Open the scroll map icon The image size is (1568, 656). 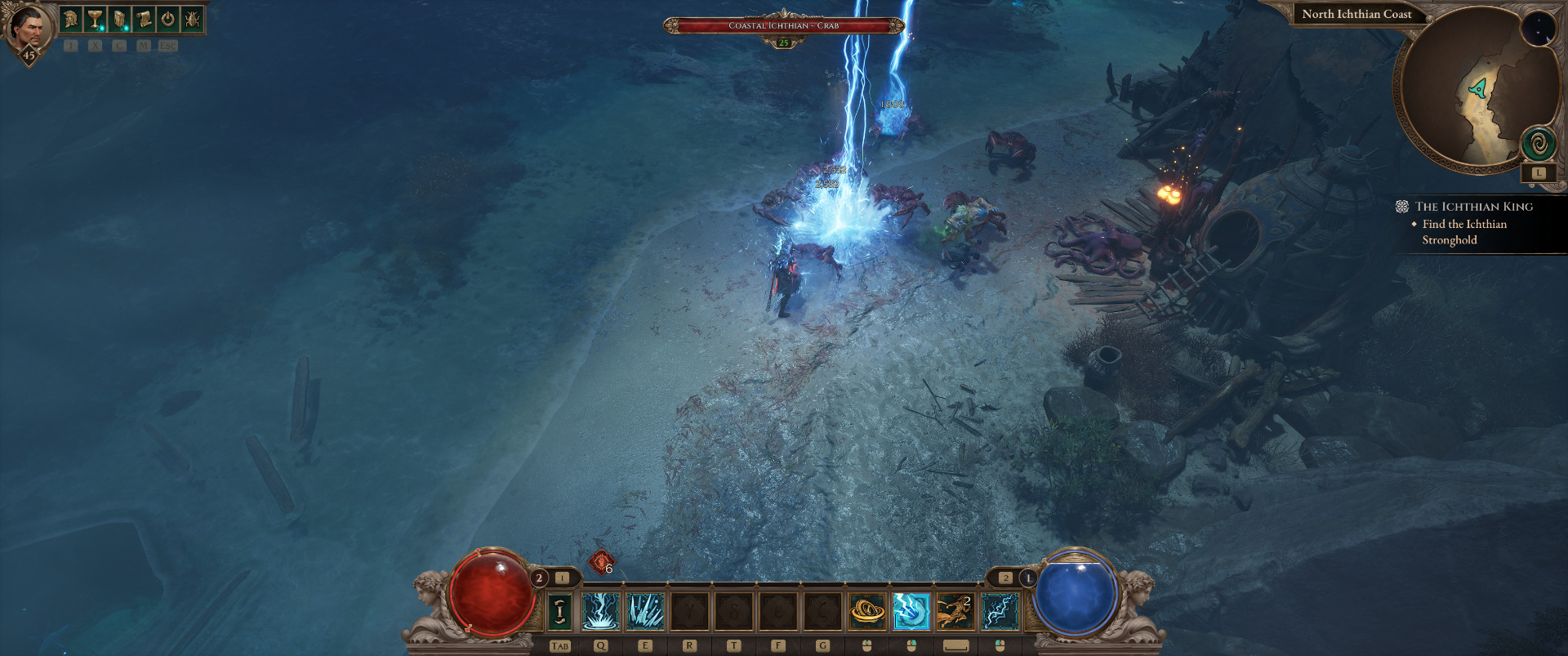144,19
